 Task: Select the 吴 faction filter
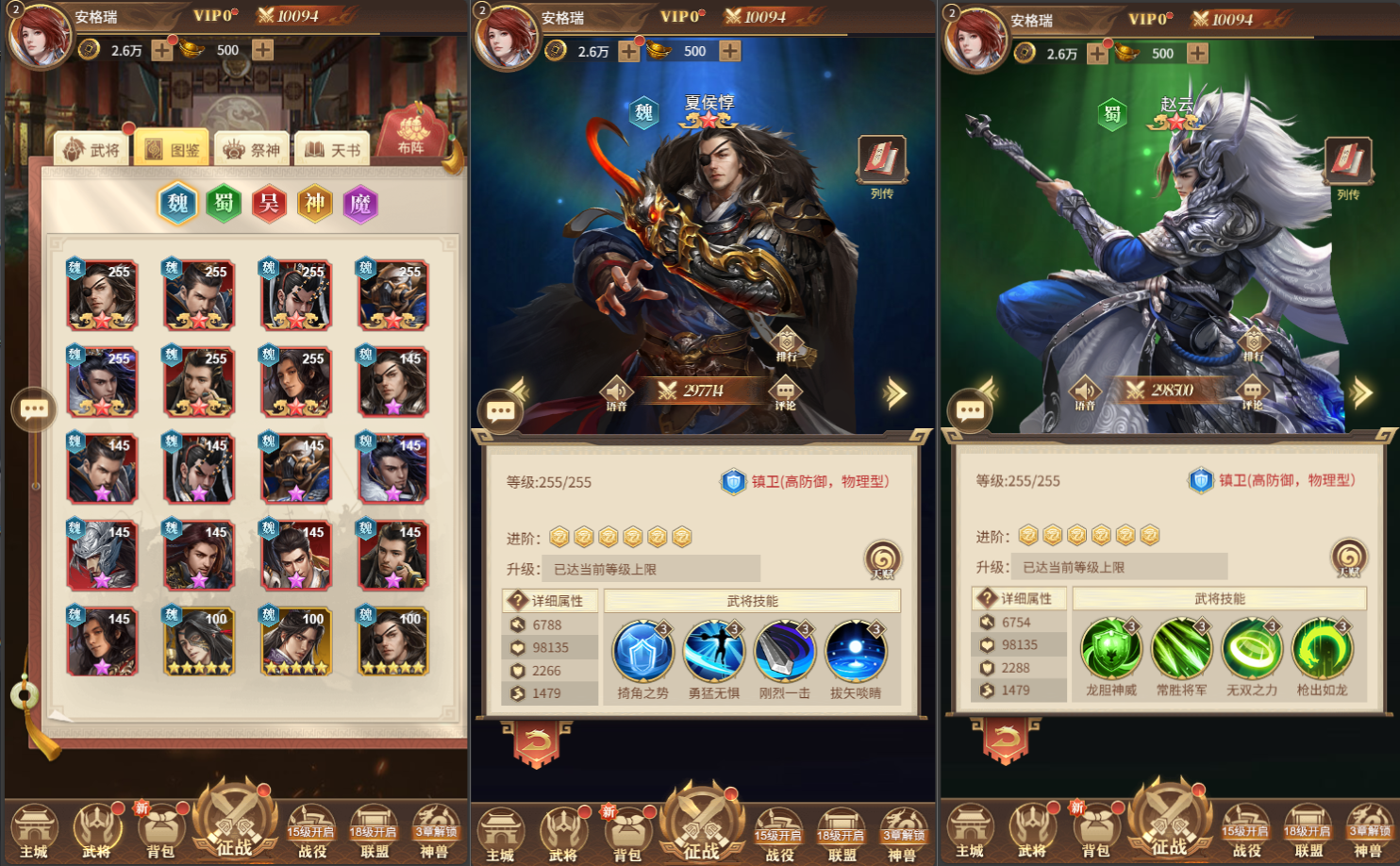click(269, 204)
